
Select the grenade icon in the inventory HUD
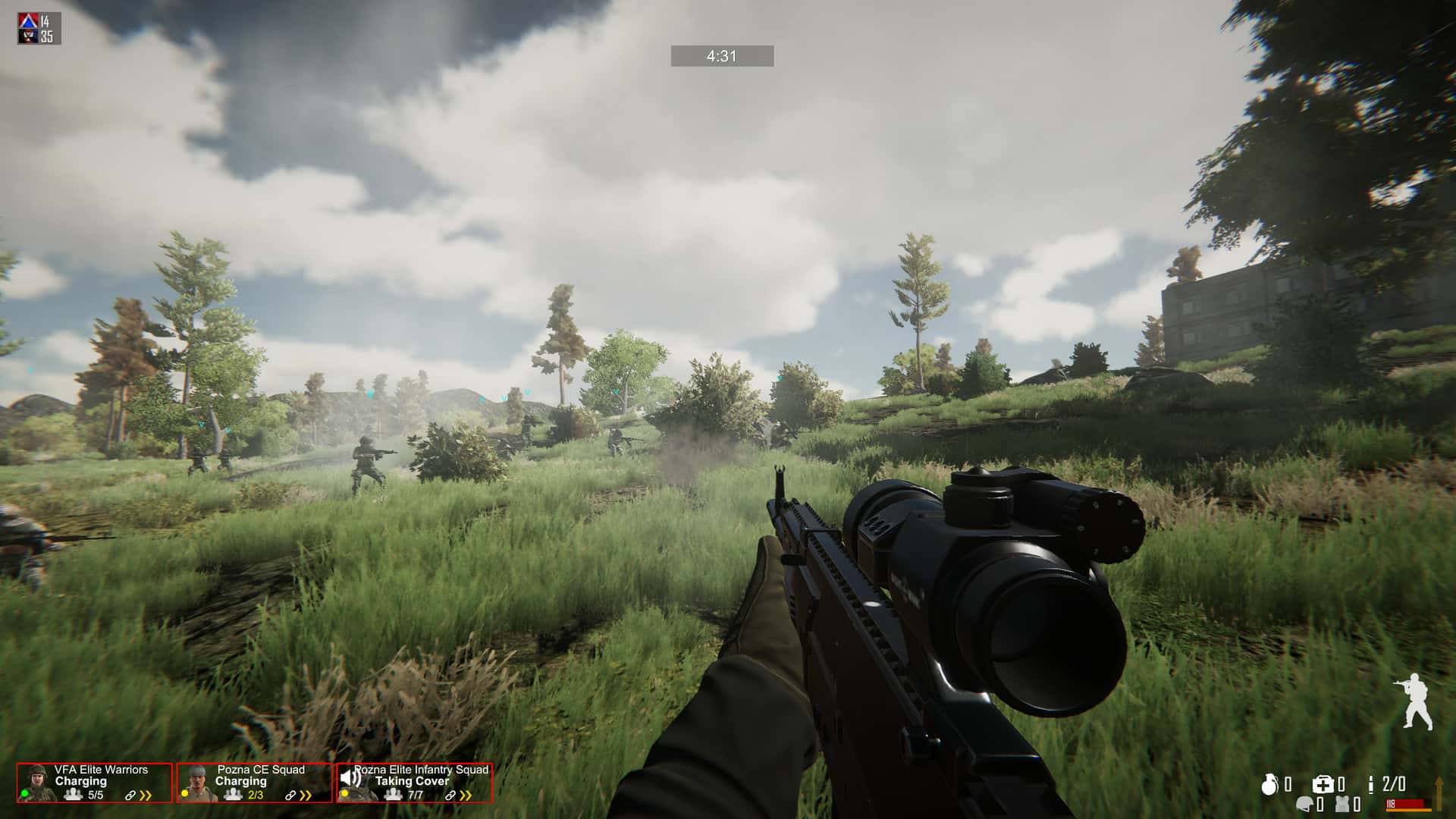pos(1270,784)
